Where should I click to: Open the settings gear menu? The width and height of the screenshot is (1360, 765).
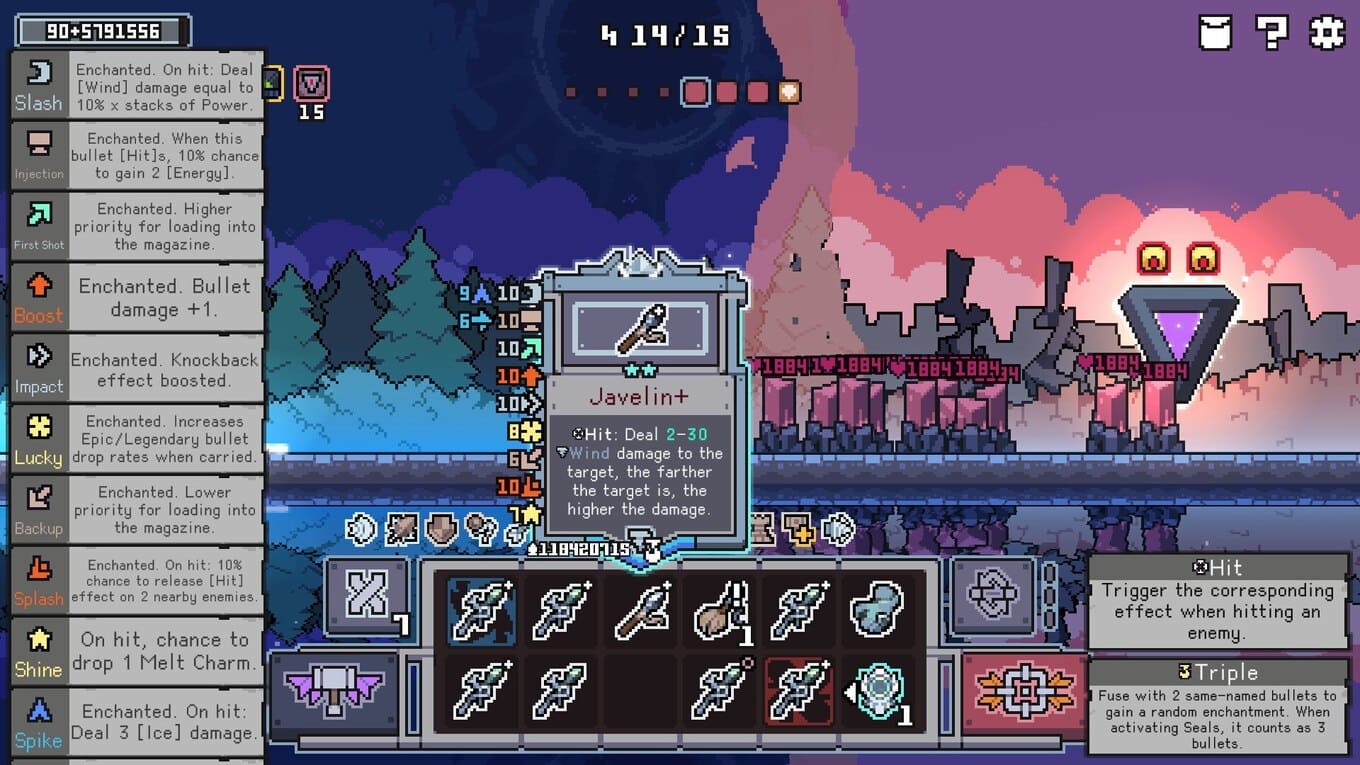pyautogui.click(x=1327, y=33)
